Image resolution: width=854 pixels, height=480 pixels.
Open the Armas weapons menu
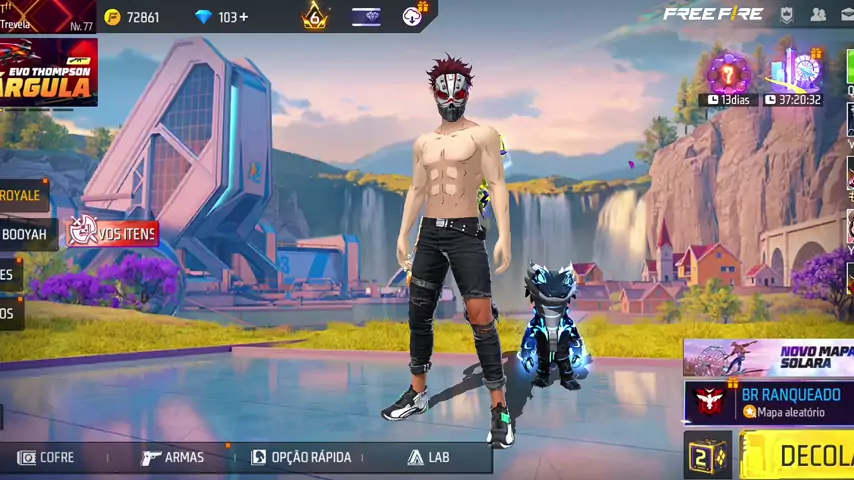[173, 457]
